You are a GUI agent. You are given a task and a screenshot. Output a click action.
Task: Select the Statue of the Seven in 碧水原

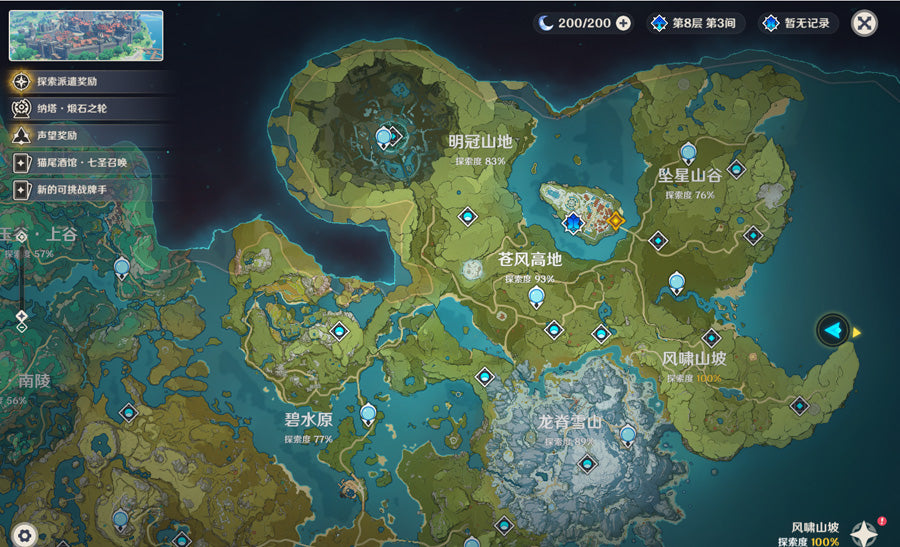pyautogui.click(x=369, y=413)
